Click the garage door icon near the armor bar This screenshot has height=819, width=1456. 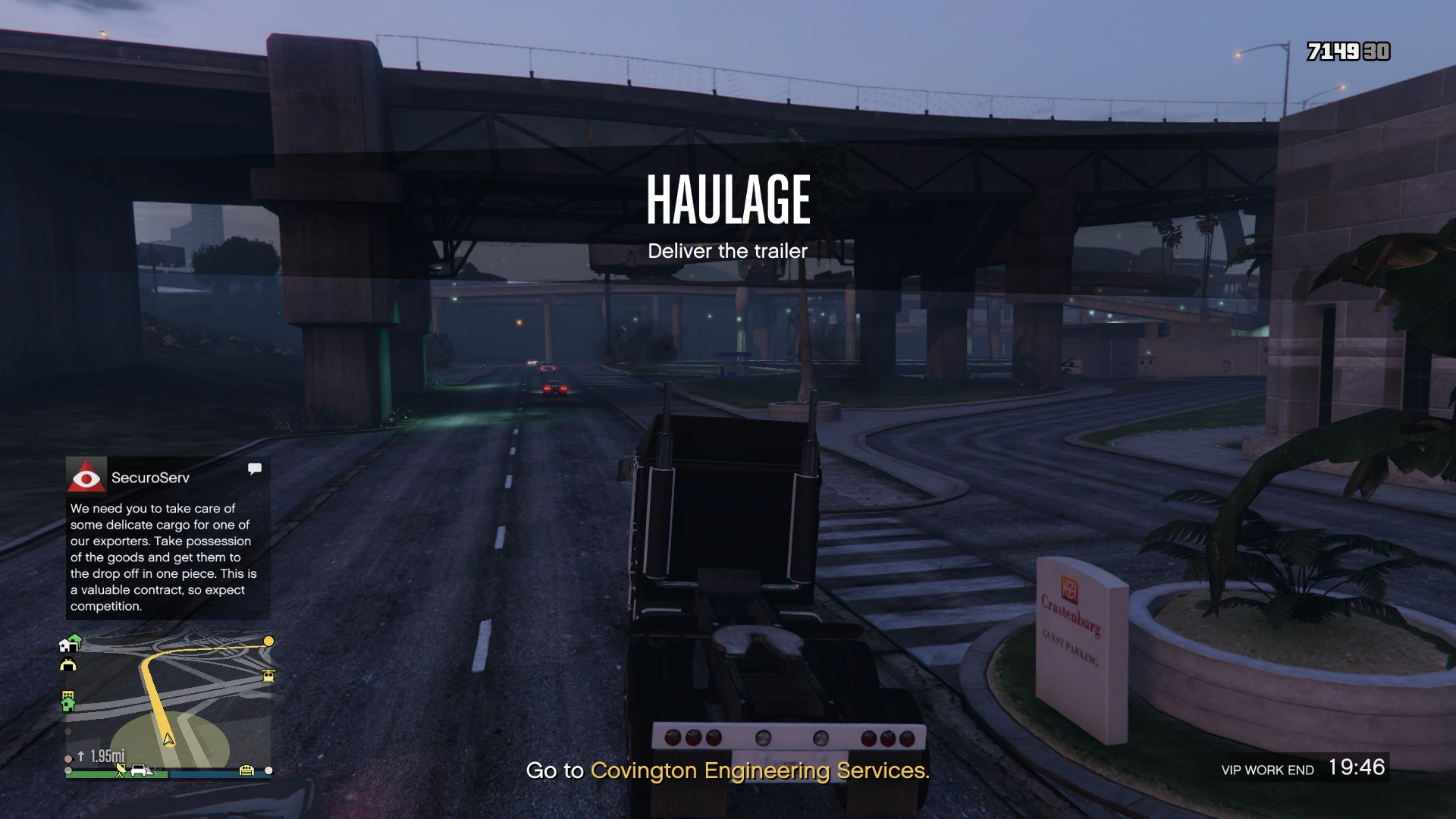pos(246,770)
